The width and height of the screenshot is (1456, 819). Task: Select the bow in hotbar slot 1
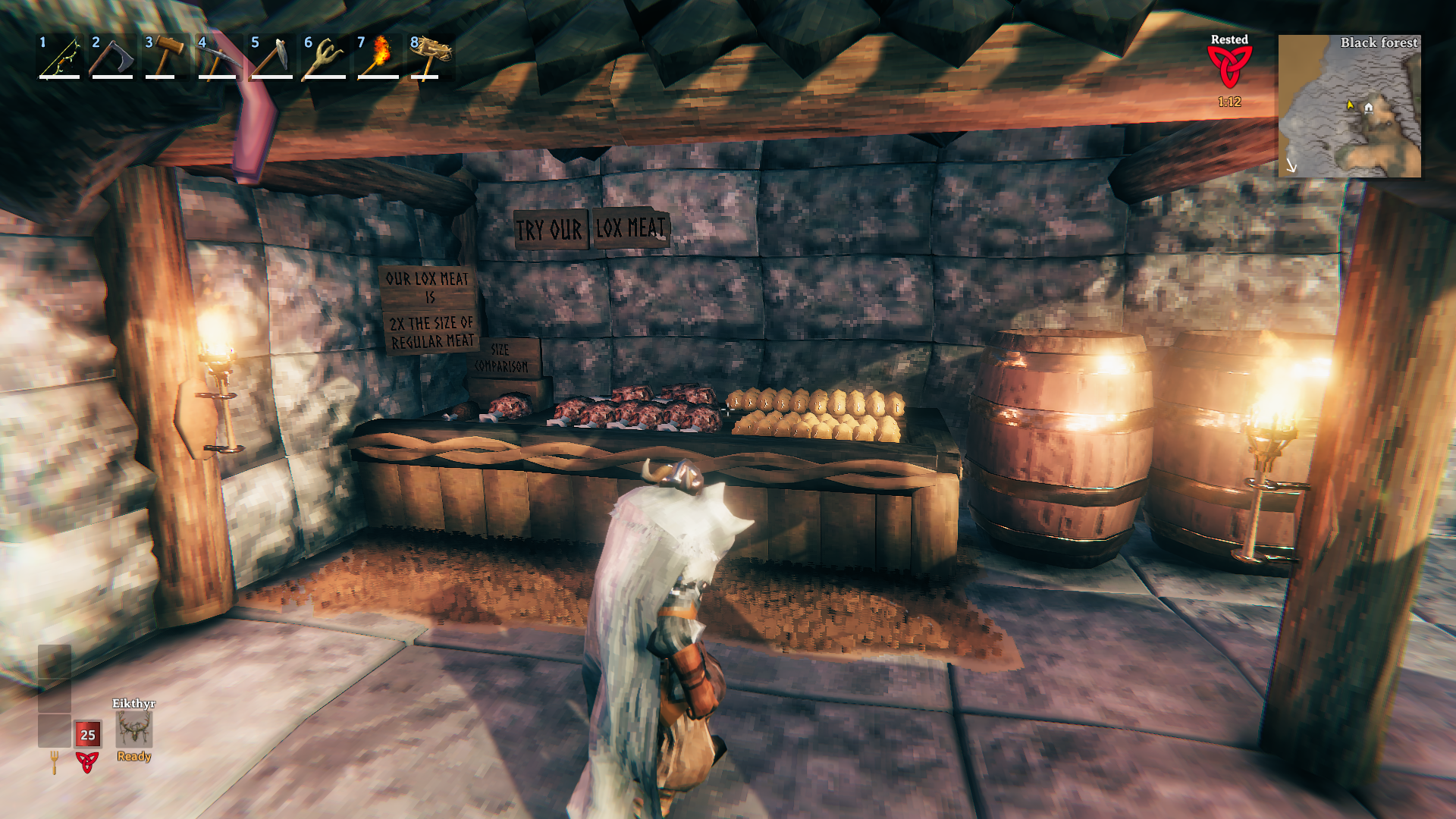coord(60,58)
